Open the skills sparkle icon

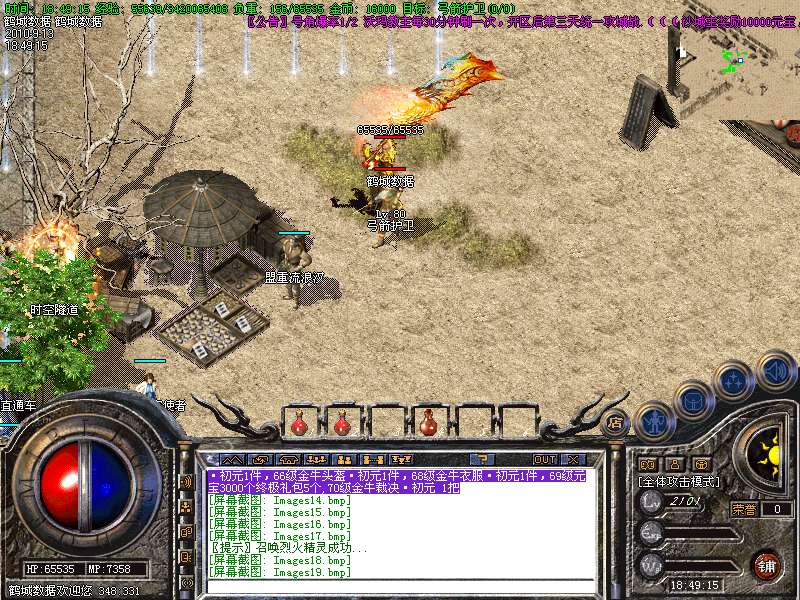pyautogui.click(x=733, y=381)
